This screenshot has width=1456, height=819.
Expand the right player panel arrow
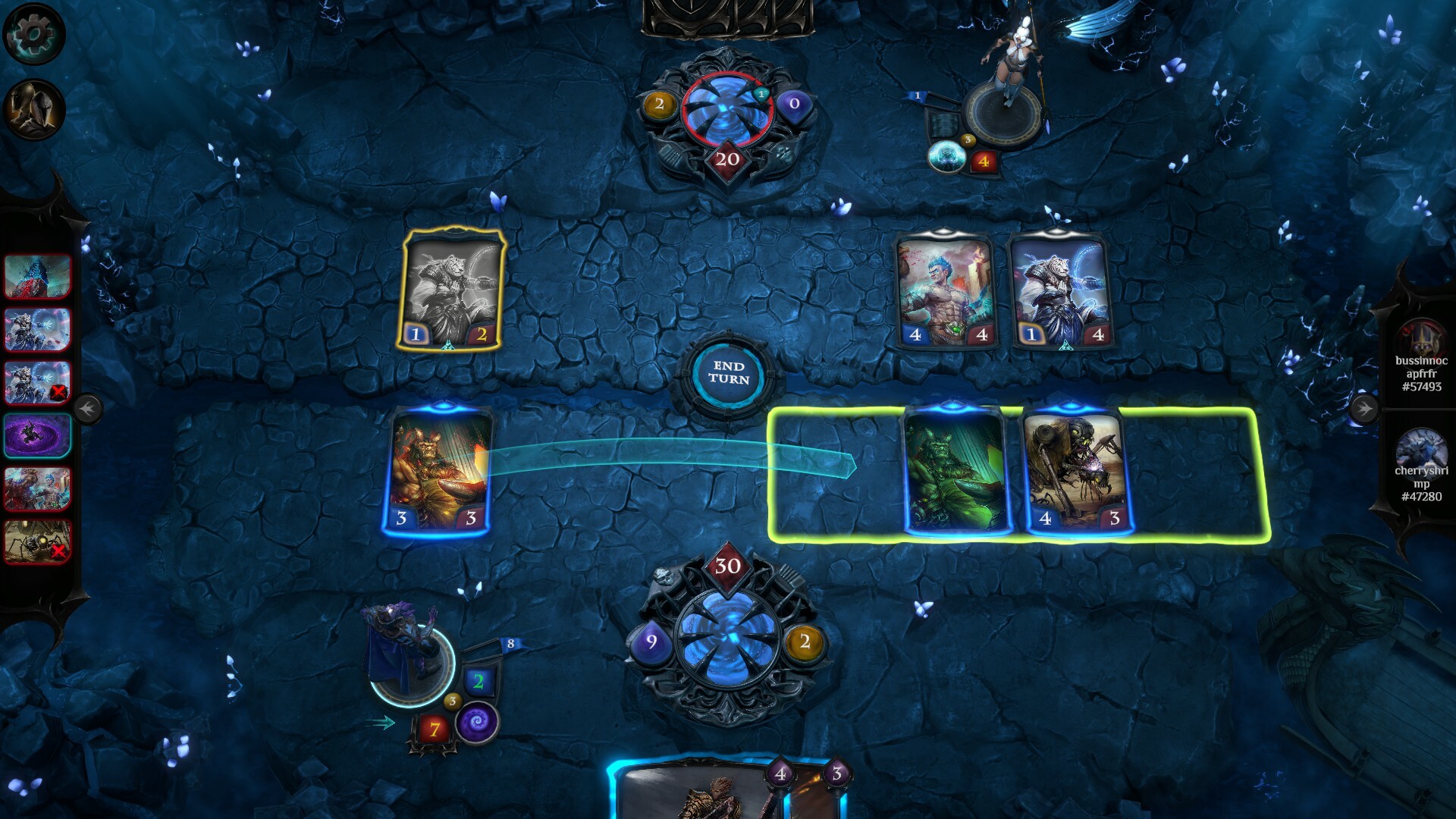point(1367,408)
